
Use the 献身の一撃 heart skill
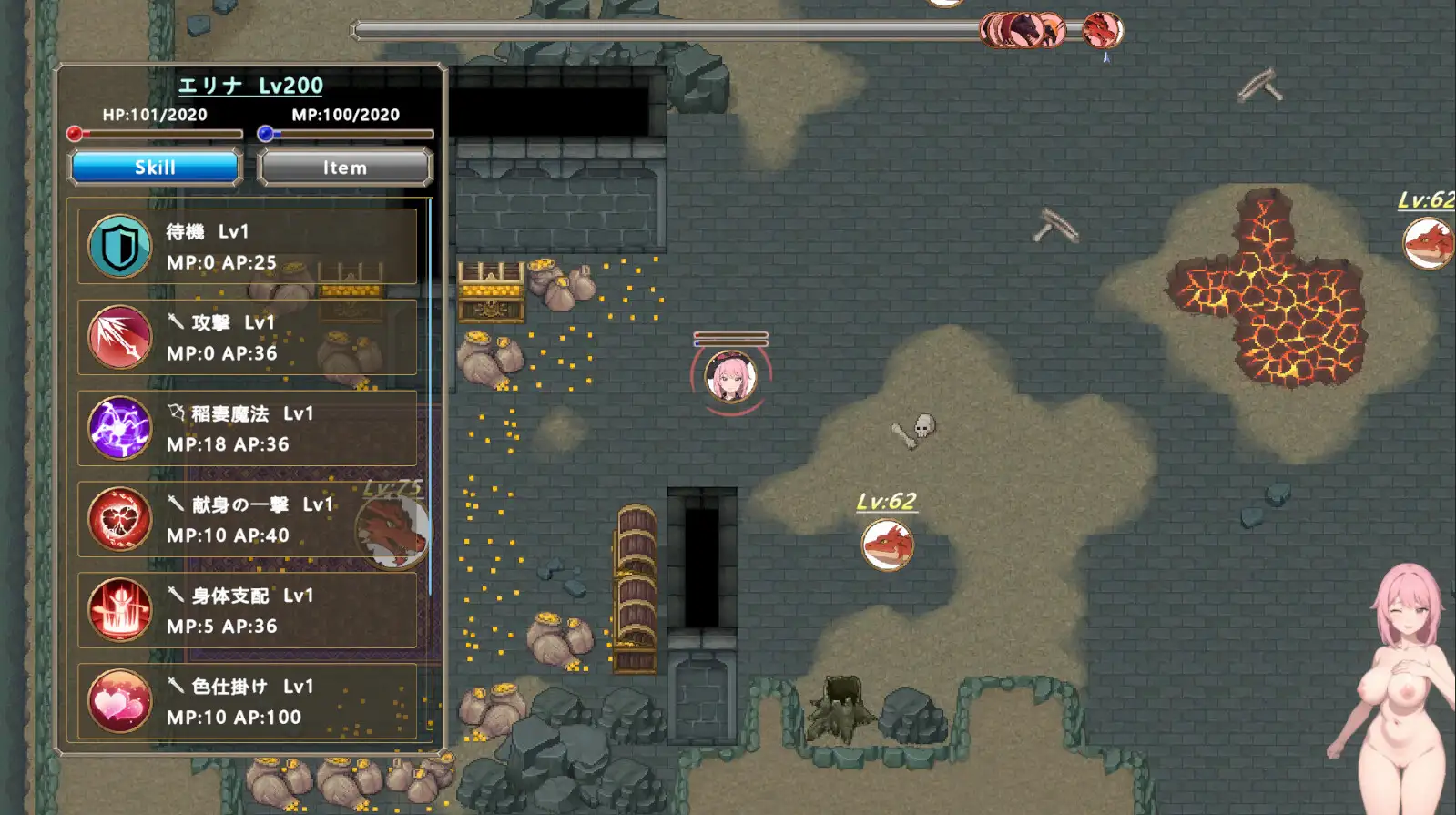(247, 520)
